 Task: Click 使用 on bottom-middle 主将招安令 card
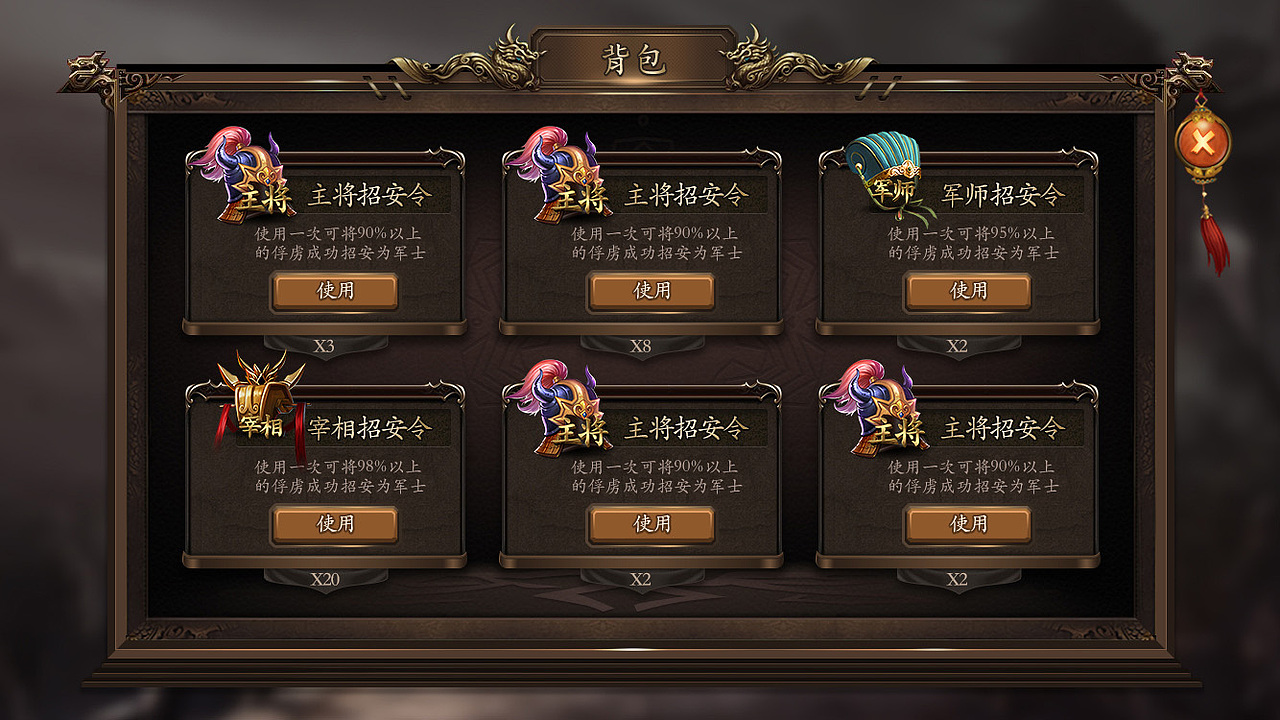point(651,522)
